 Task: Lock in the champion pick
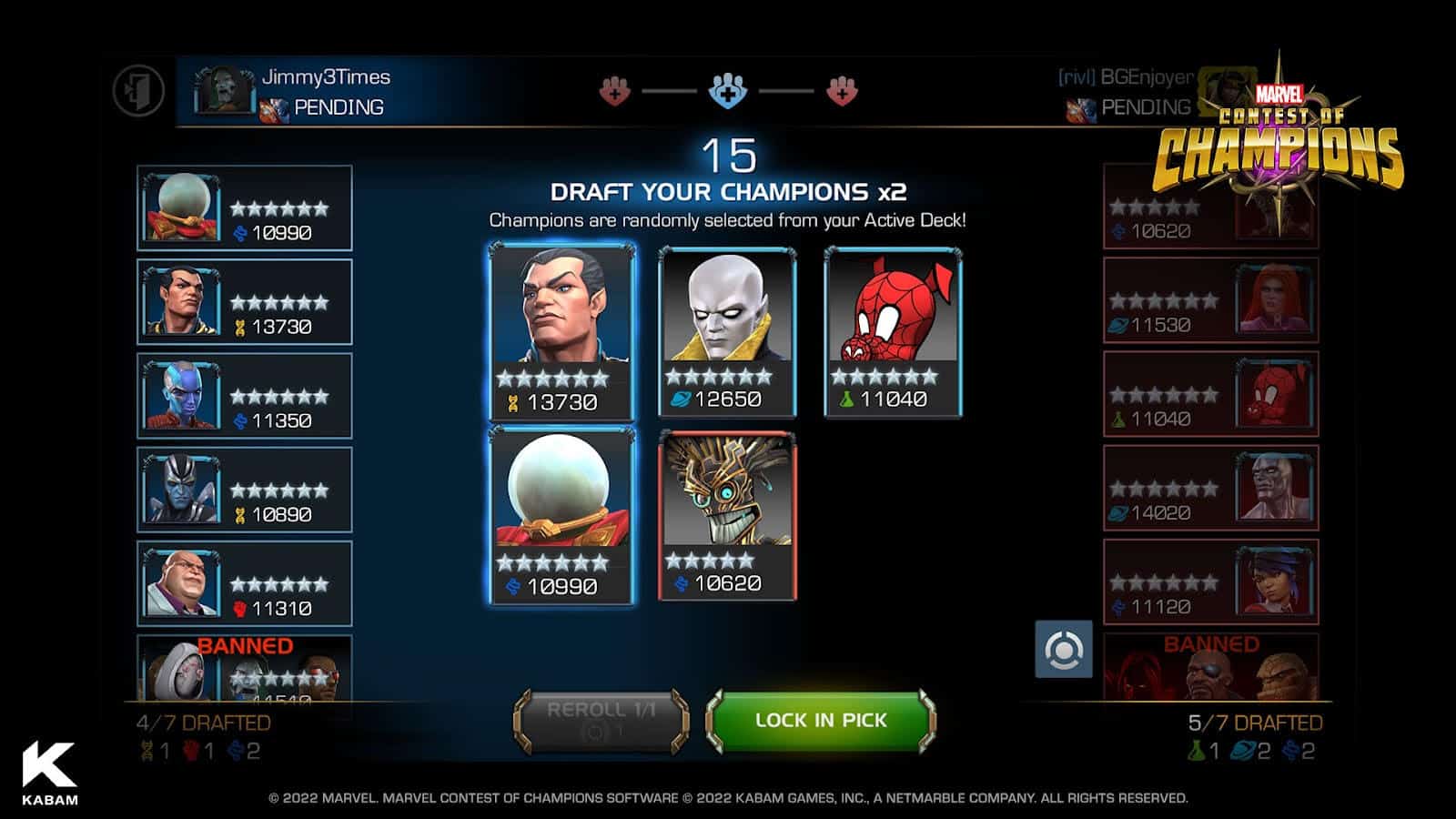tap(821, 721)
